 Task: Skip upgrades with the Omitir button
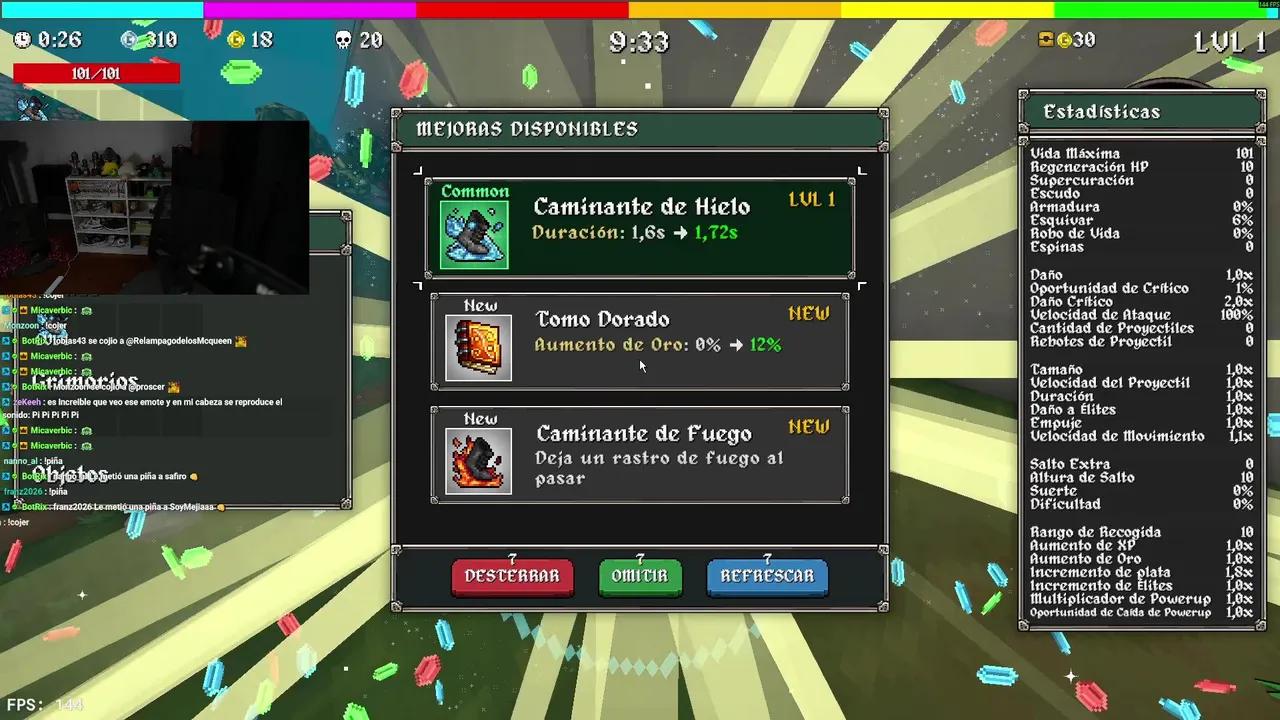[640, 577]
